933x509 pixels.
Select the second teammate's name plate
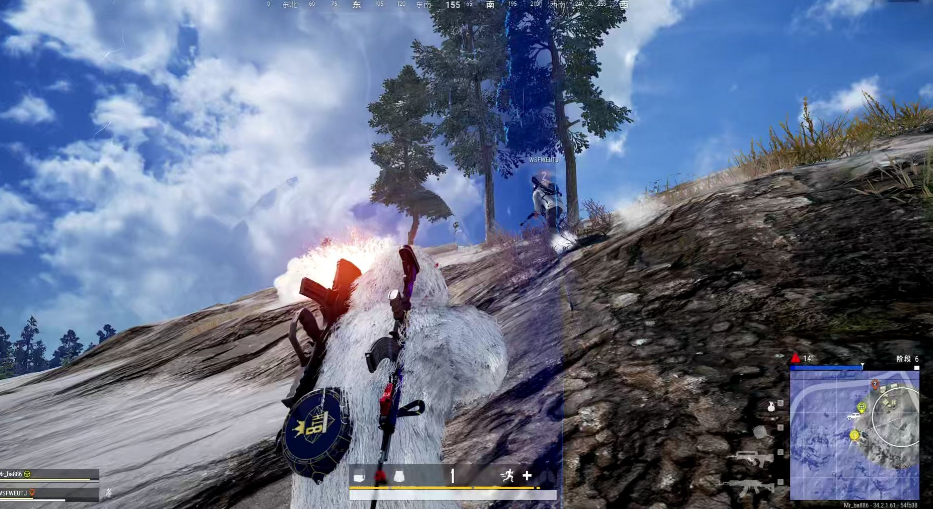[x=48, y=493]
